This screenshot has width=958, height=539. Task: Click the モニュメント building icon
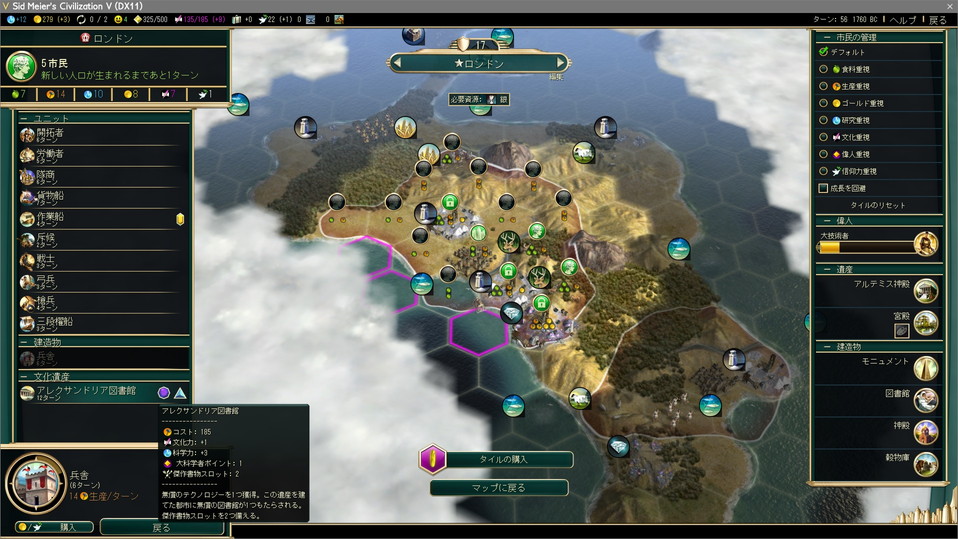925,367
